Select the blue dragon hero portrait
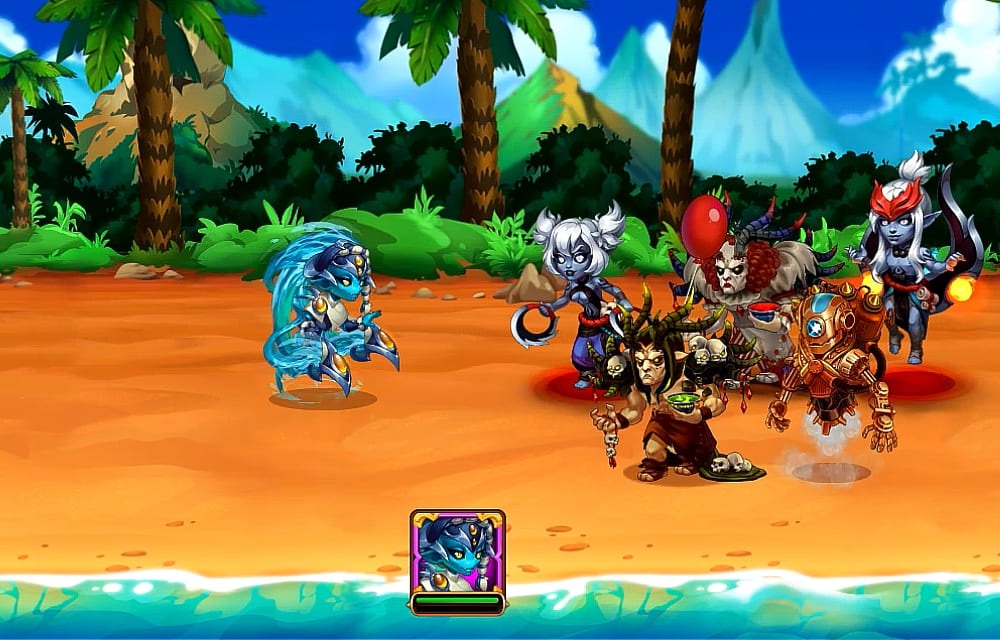The width and height of the screenshot is (1000, 640). [x=457, y=553]
